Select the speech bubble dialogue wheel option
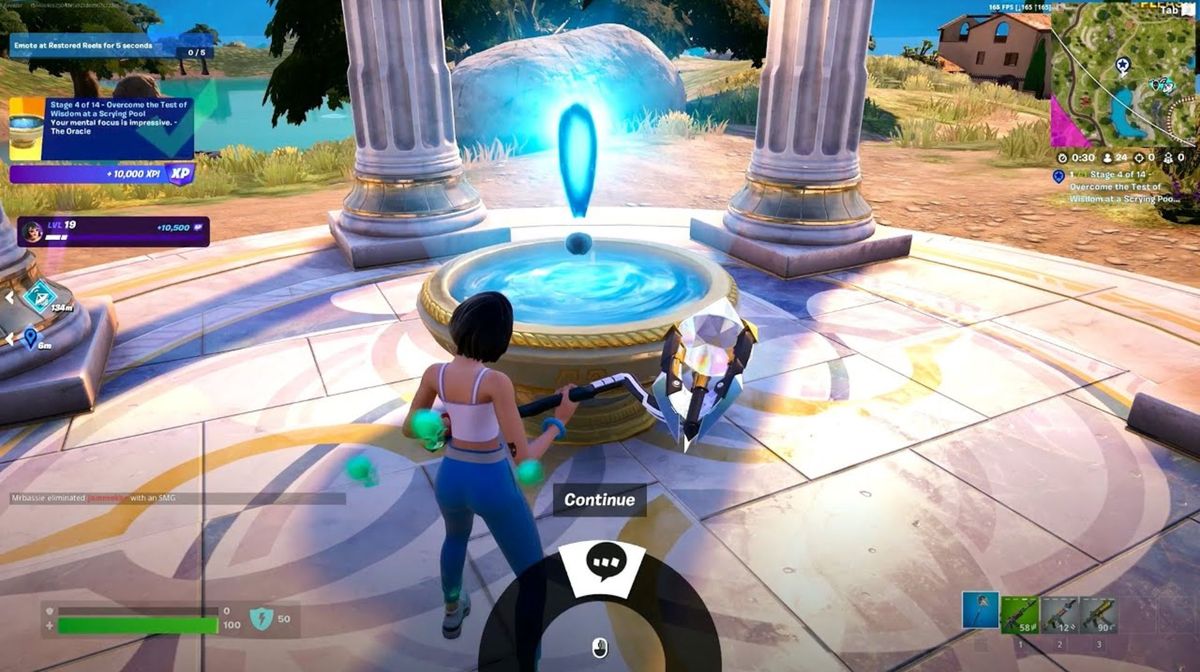The image size is (1200, 672). pyautogui.click(x=599, y=565)
